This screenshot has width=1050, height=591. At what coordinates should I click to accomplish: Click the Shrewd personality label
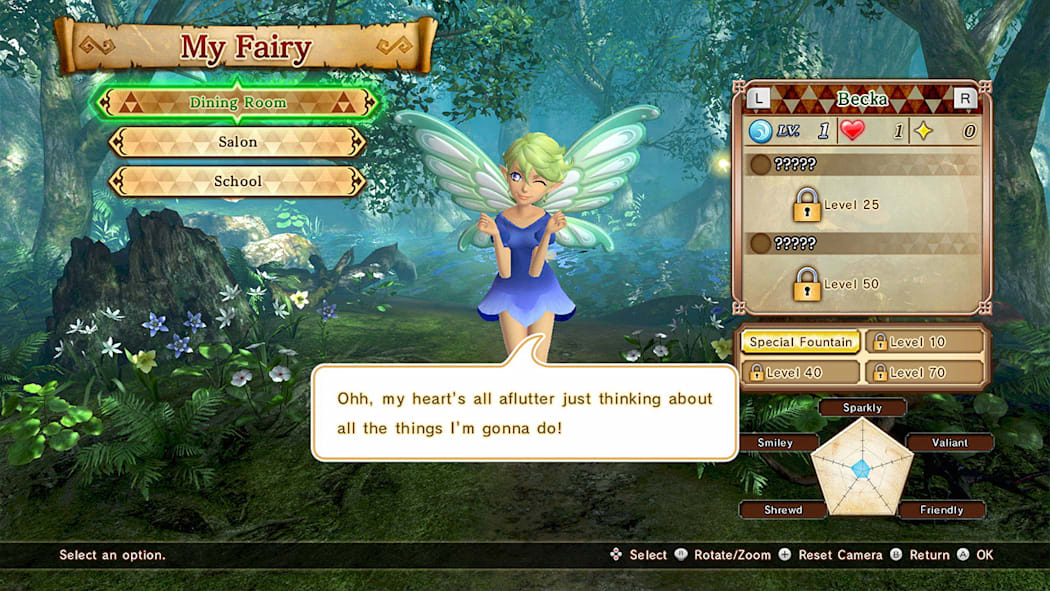tap(783, 510)
